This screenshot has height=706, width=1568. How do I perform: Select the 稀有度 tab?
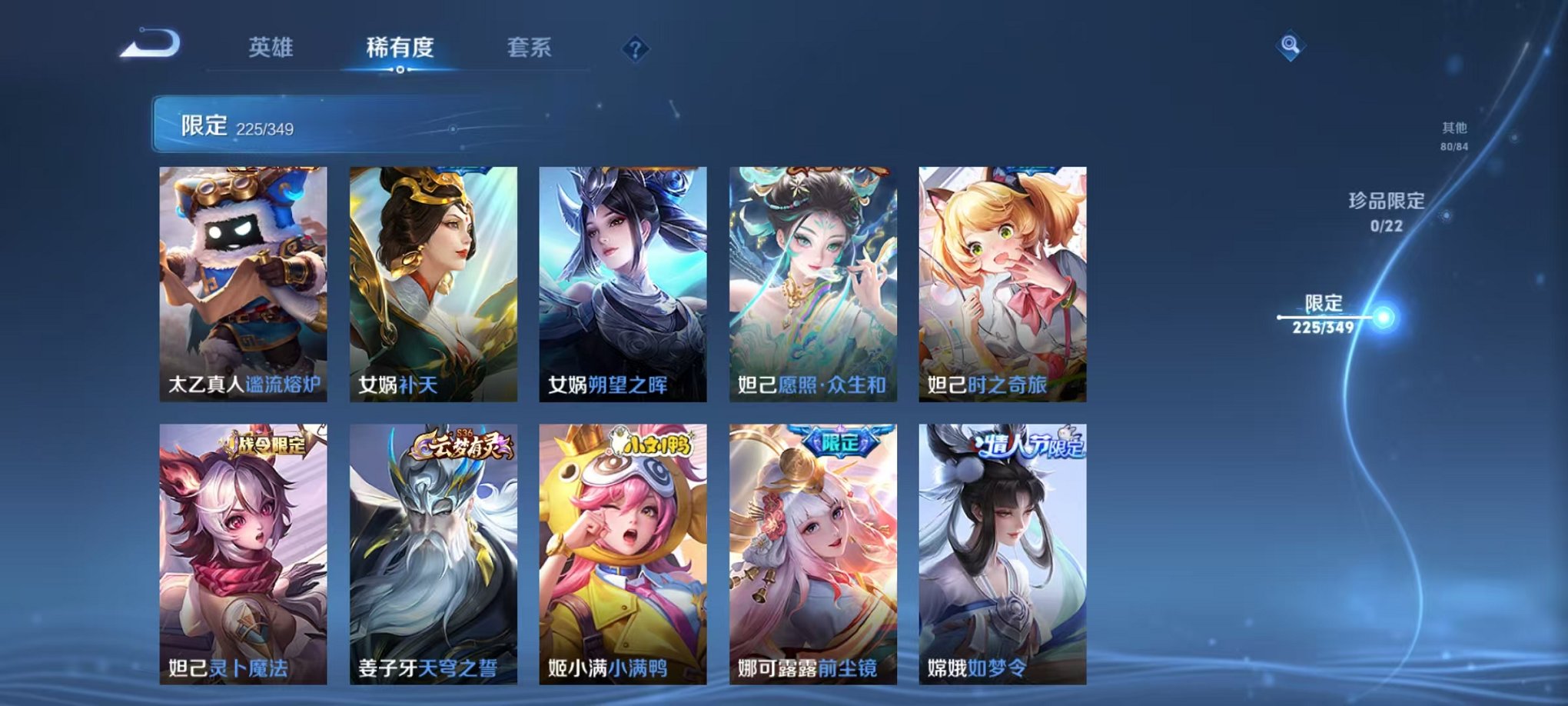397,48
